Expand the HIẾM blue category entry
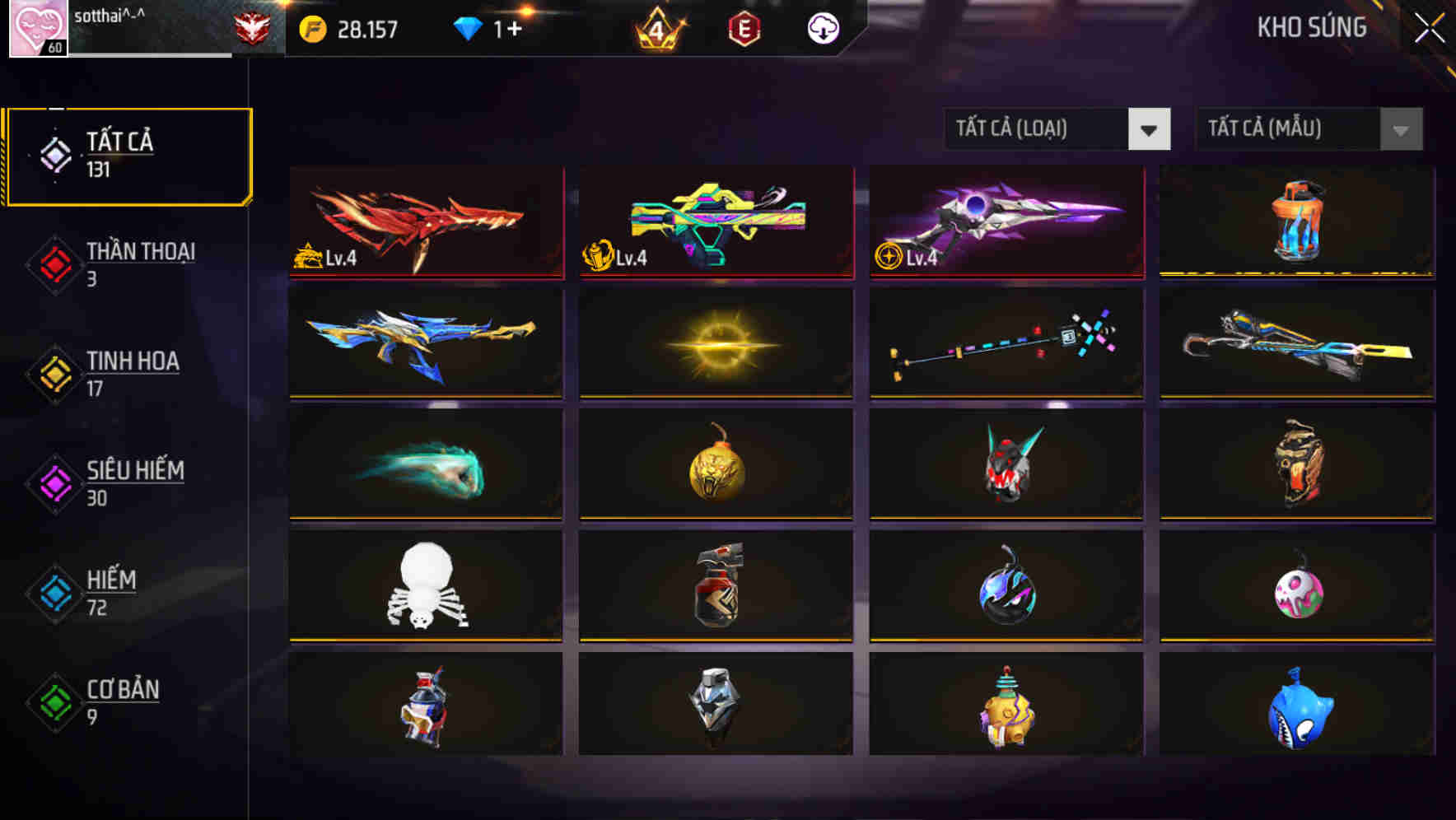This screenshot has height=820, width=1456. [53, 594]
